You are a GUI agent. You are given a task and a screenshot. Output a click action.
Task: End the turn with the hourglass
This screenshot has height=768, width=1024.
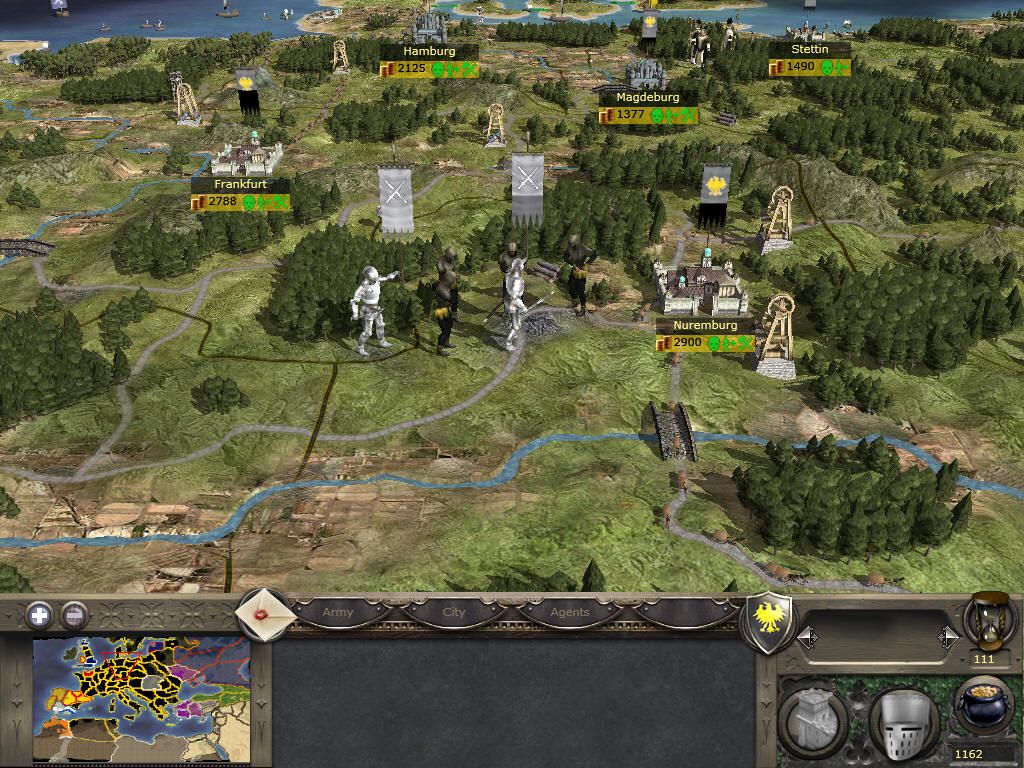pos(989,620)
